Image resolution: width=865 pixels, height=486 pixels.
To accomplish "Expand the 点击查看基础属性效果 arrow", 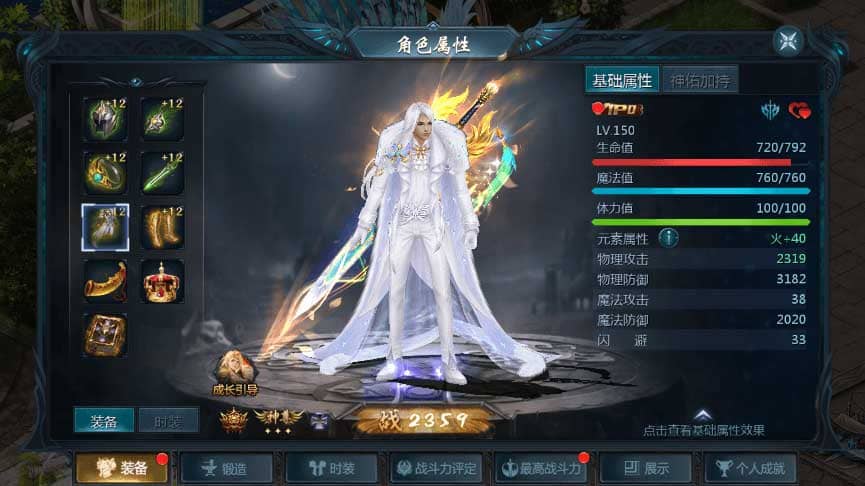I will 703,415.
